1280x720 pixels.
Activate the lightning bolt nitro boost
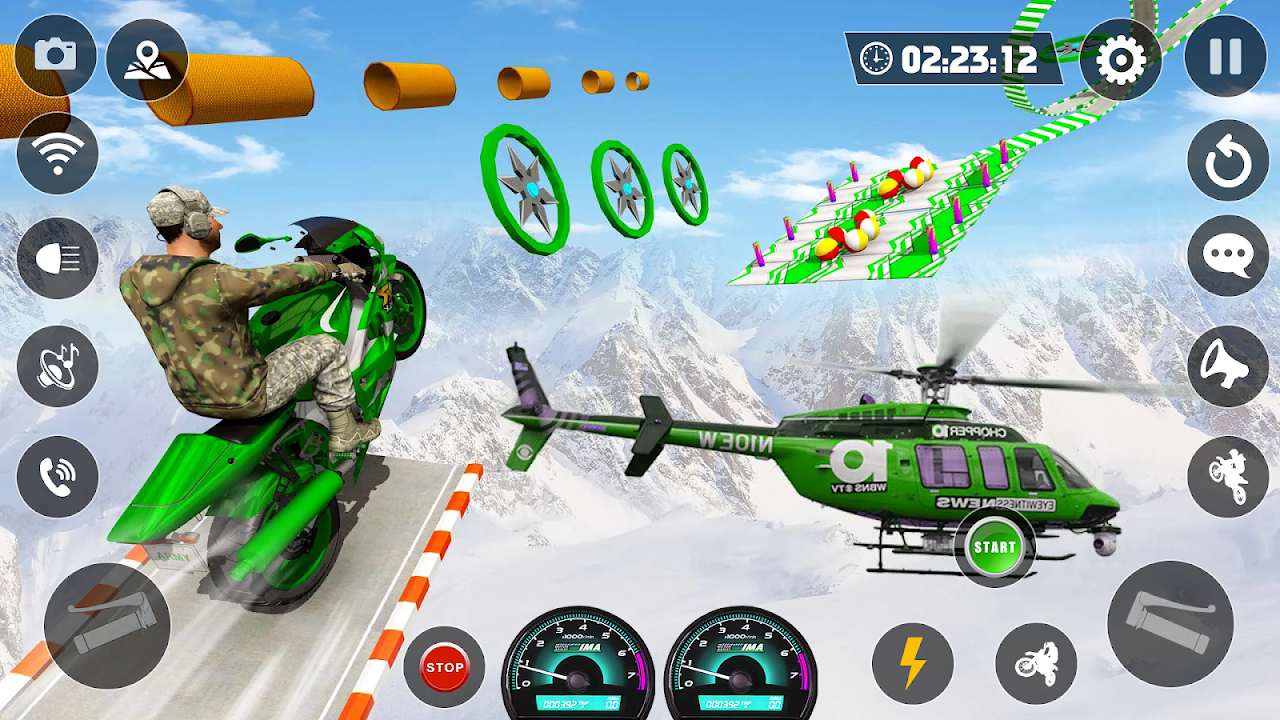click(912, 664)
